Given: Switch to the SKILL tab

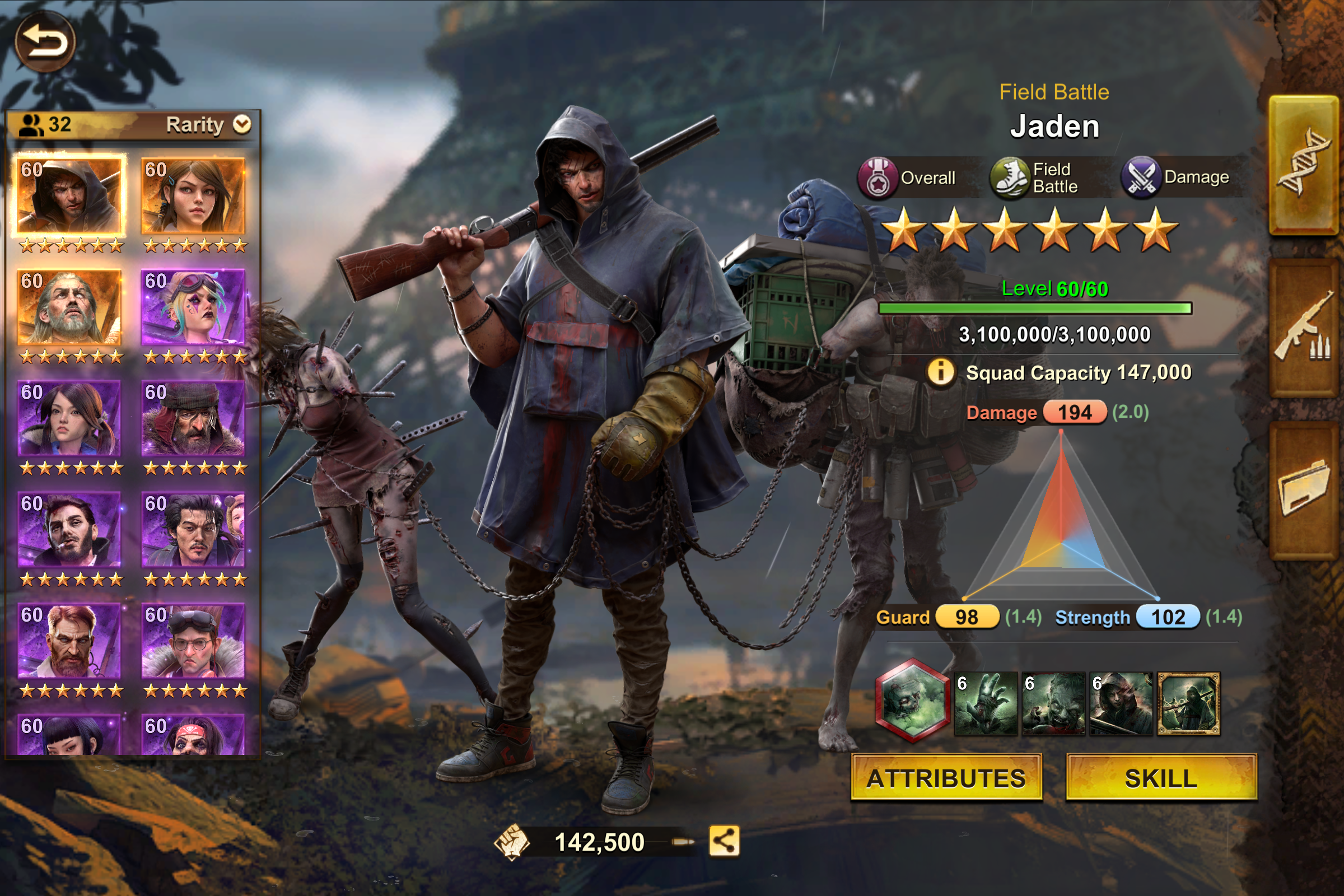Looking at the screenshot, I should (x=1163, y=778).
